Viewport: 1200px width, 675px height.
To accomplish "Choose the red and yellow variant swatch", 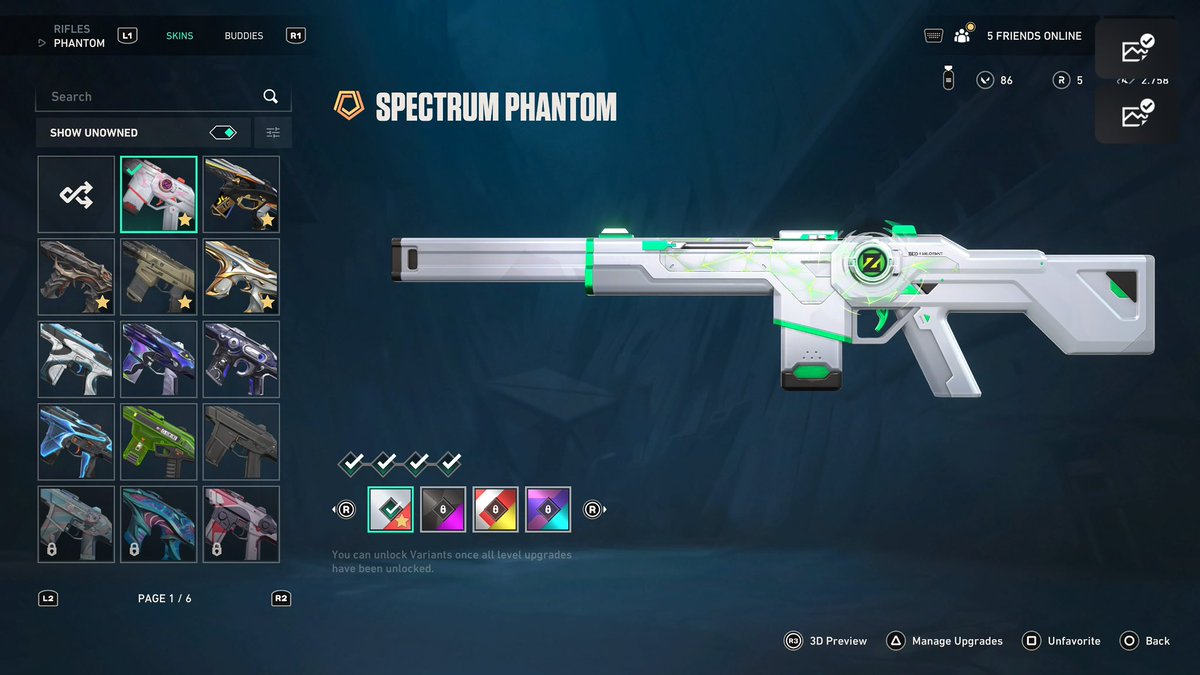I will (x=495, y=509).
